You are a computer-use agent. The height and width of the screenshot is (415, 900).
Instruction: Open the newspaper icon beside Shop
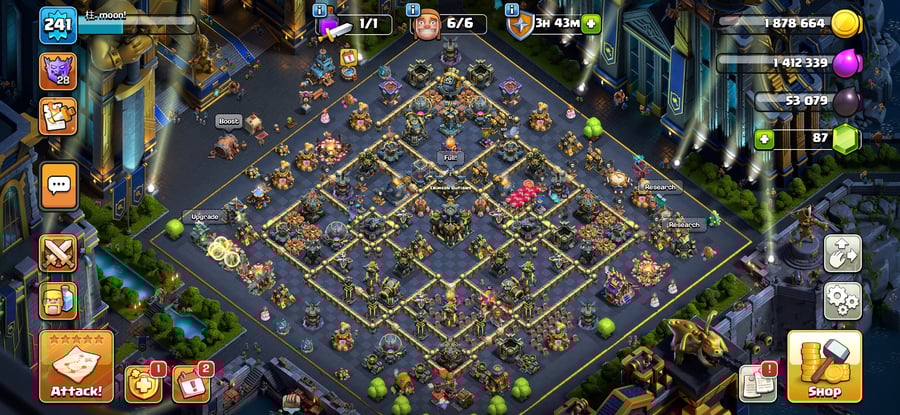(757, 383)
